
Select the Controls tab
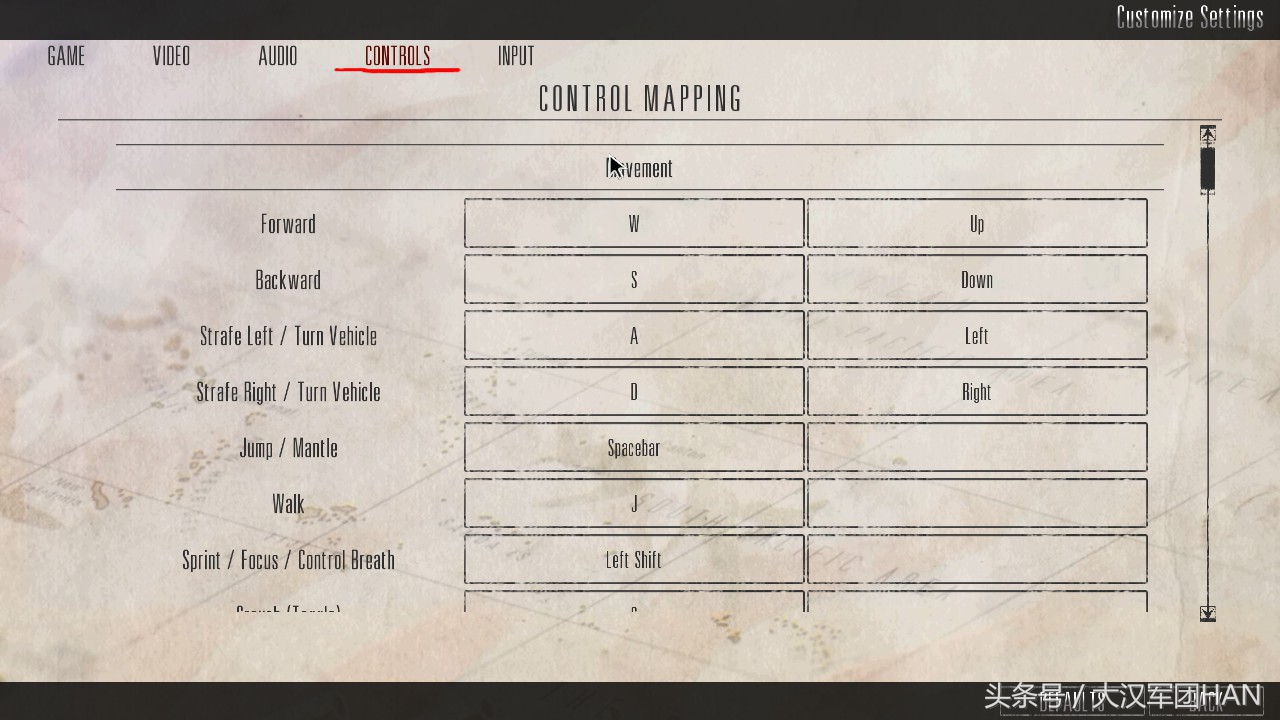tap(397, 56)
